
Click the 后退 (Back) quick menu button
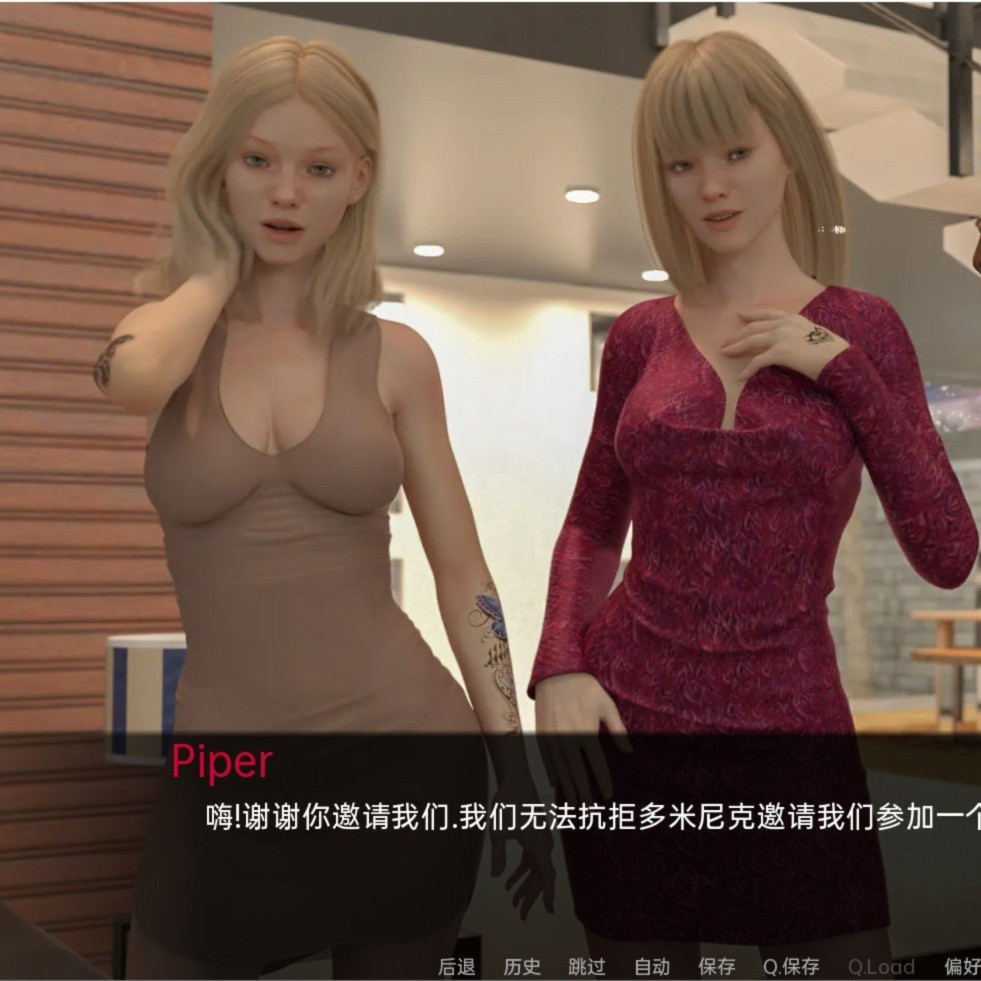pos(456,966)
